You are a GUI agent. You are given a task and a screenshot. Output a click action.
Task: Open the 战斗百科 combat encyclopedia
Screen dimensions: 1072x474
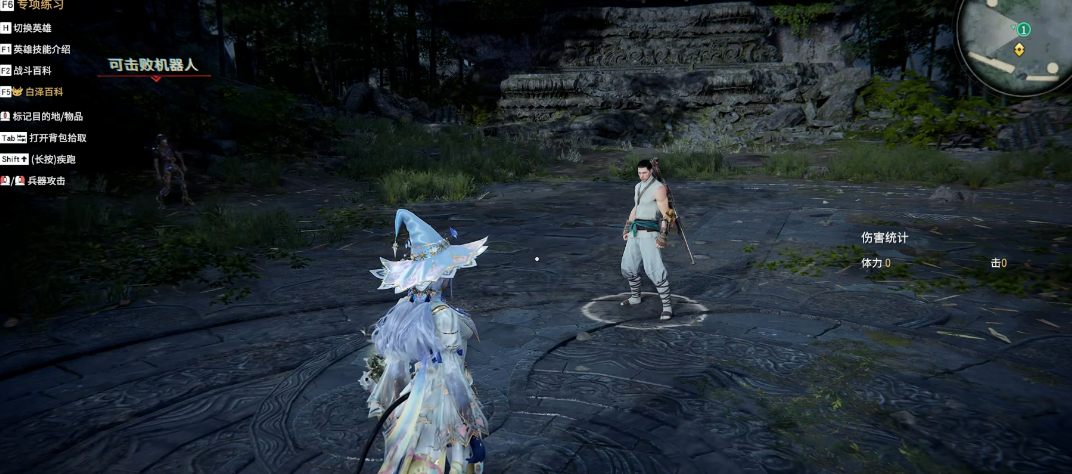tap(32, 70)
